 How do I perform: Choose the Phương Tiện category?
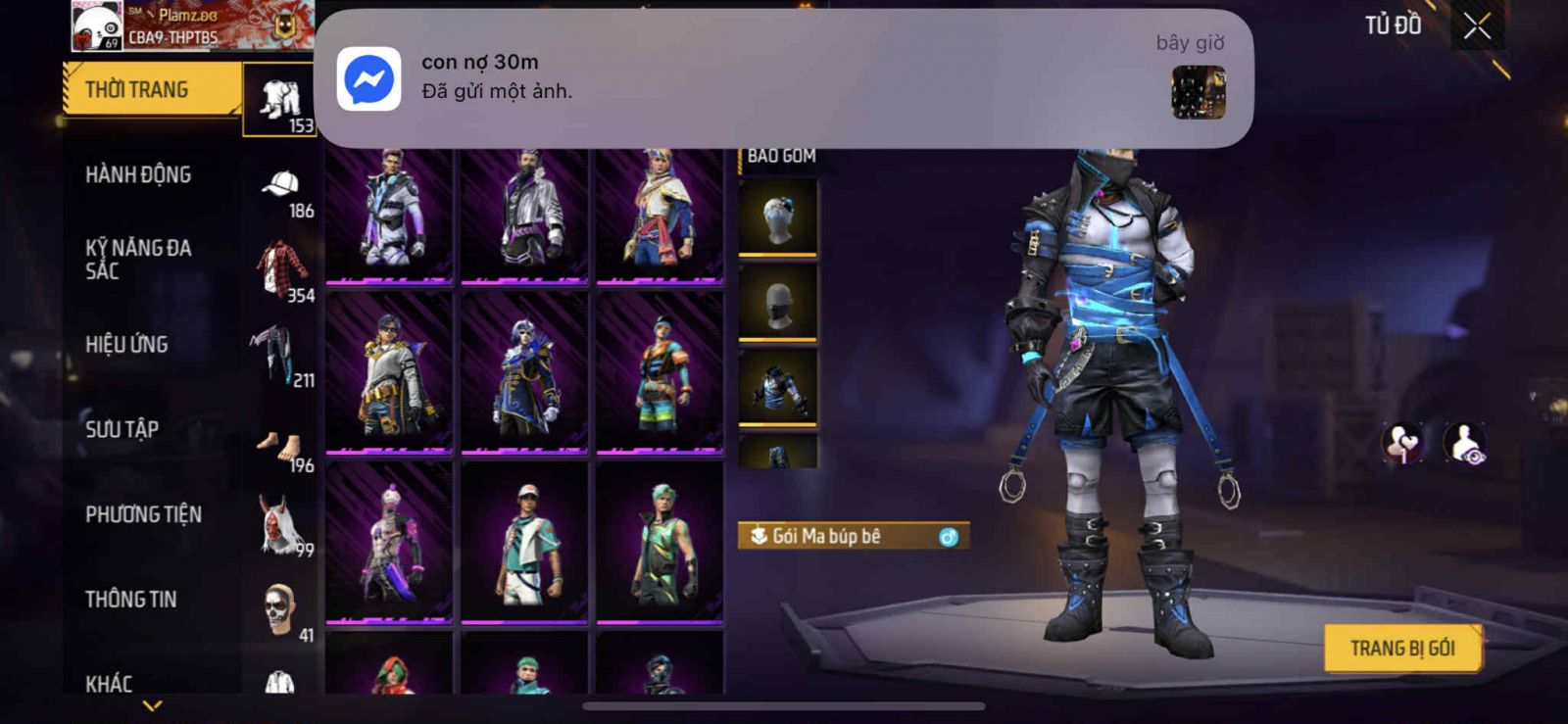tap(143, 514)
